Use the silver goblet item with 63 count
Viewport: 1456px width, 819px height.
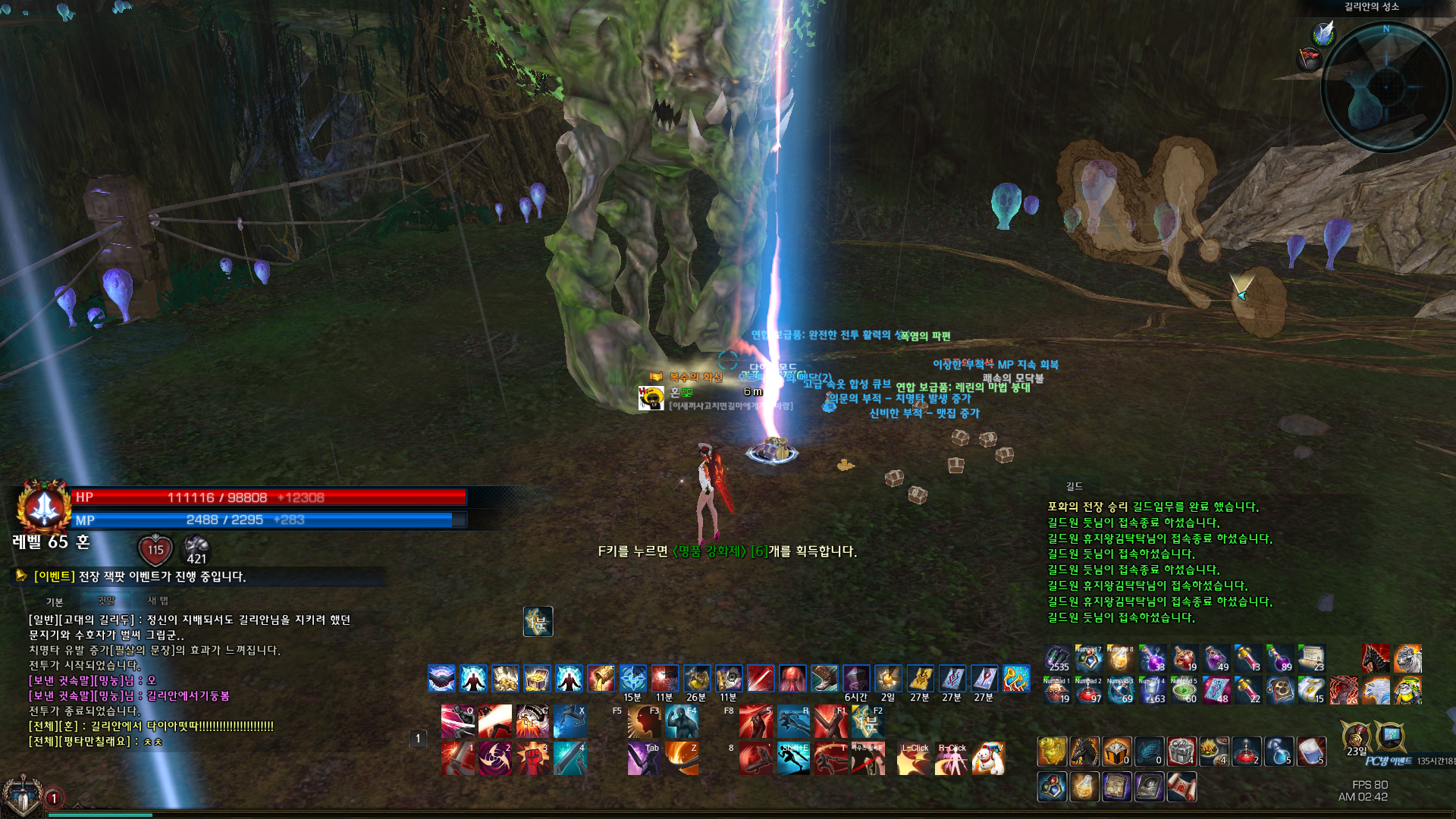(x=1152, y=690)
